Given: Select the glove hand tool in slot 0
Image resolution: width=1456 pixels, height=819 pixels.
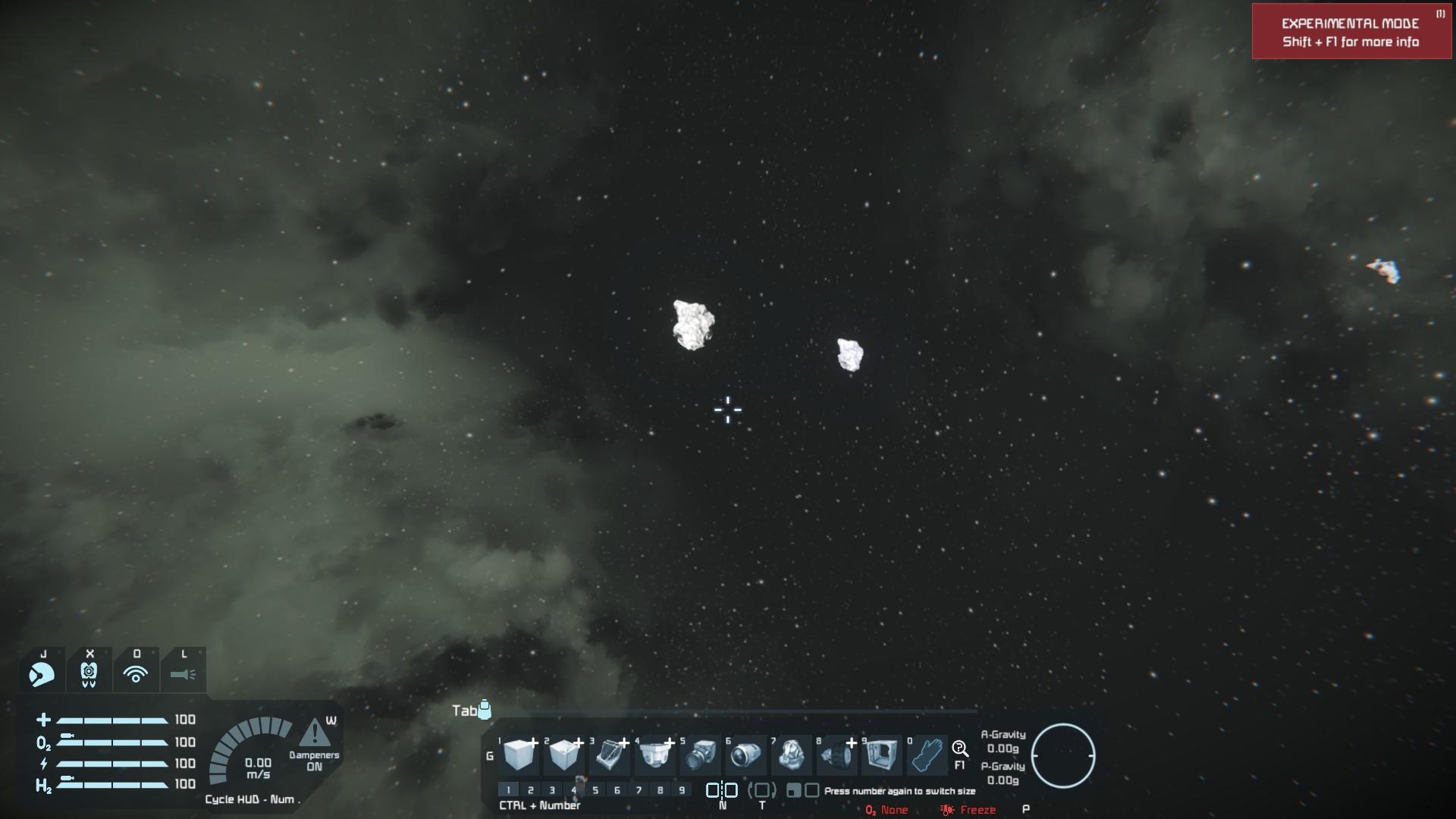Looking at the screenshot, I should coord(927,755).
